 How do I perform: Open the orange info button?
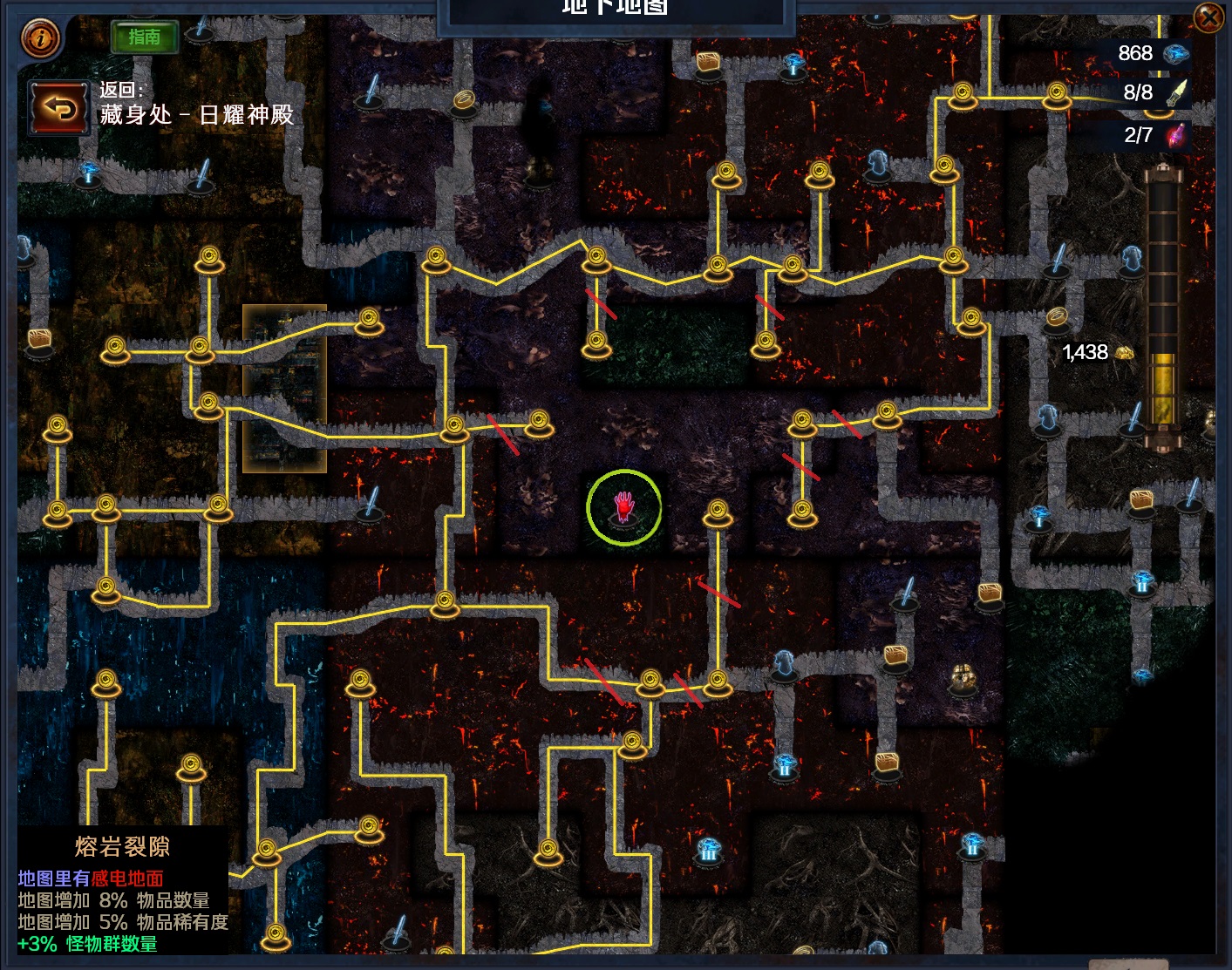coord(40,37)
